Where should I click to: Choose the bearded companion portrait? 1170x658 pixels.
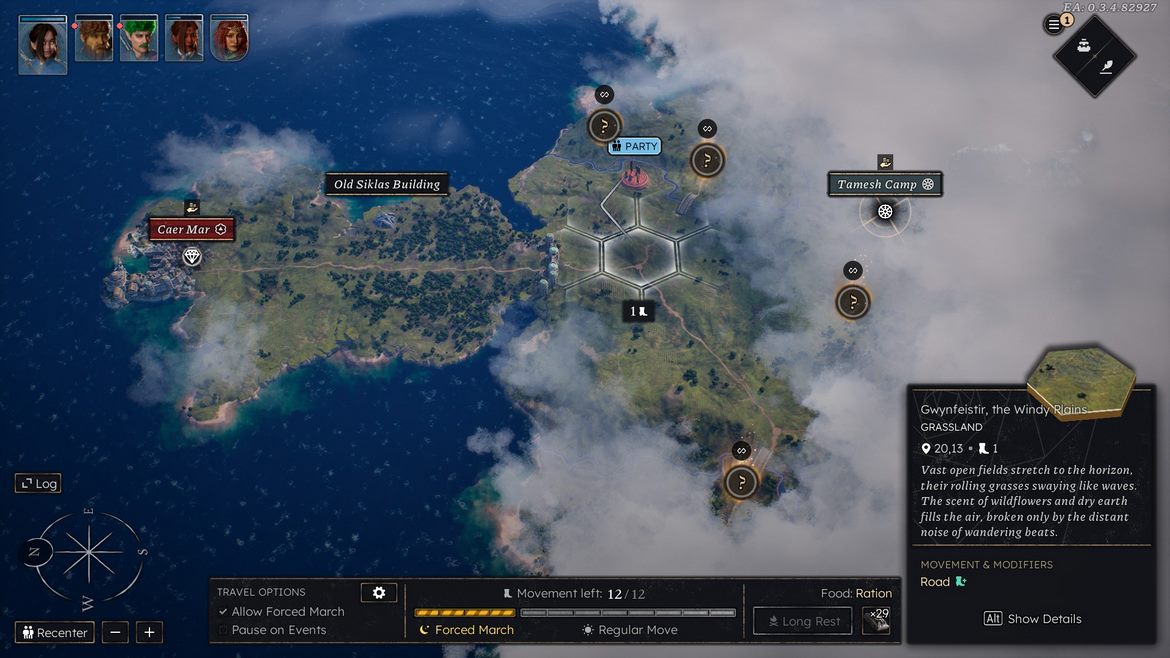[x=93, y=39]
